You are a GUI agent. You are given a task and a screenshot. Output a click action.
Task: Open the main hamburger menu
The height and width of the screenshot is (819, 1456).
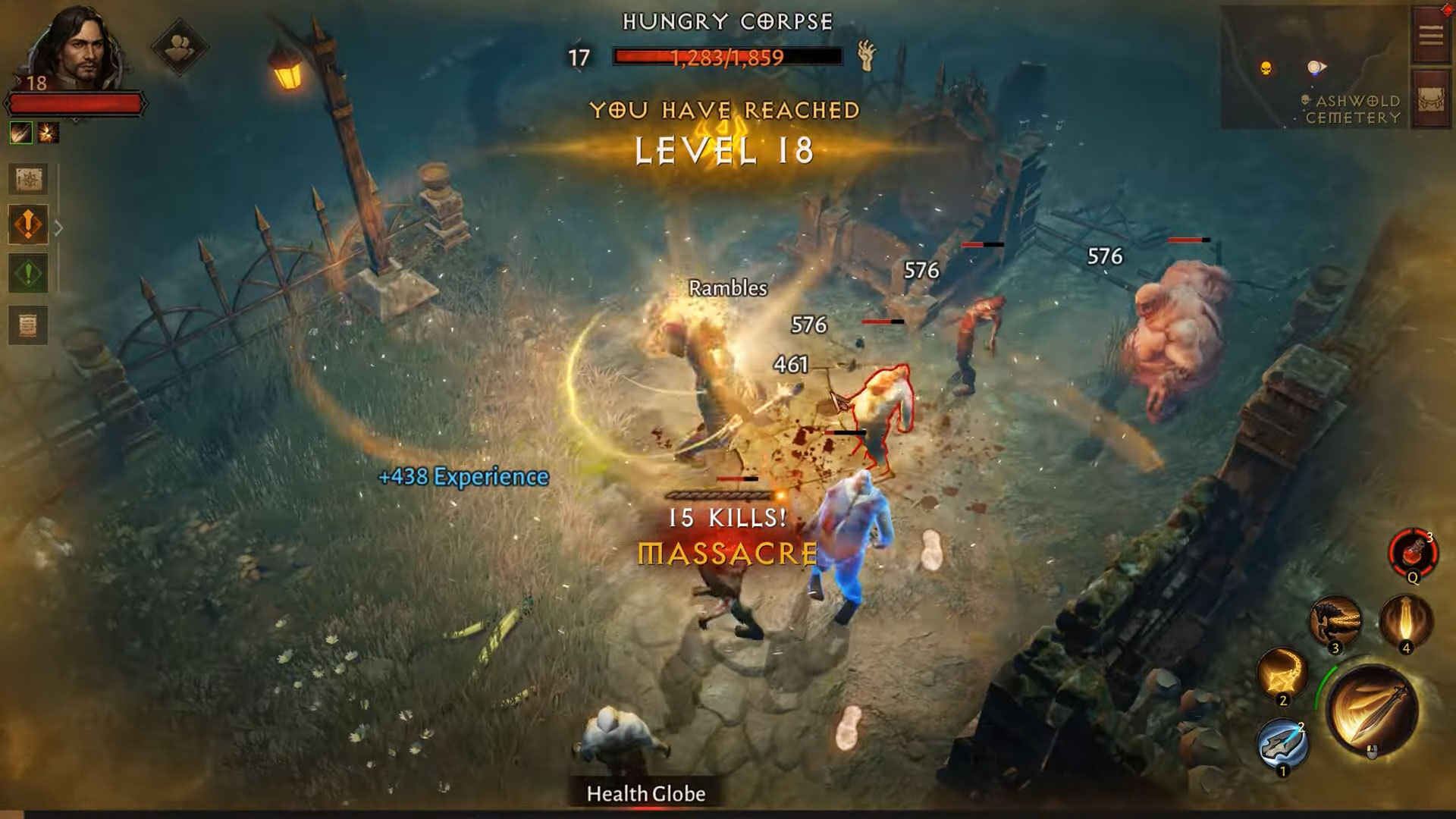(1430, 35)
